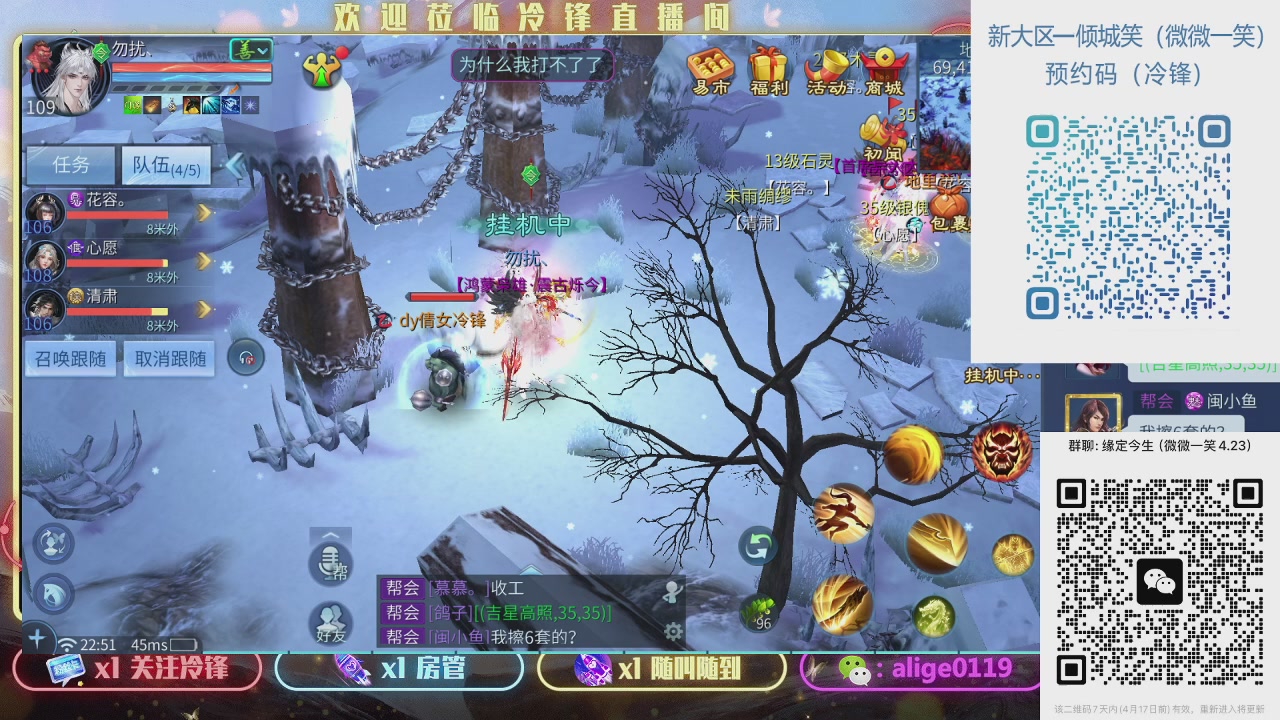Select the 队伍 team tab
1280x720 pixels.
[x=166, y=166]
